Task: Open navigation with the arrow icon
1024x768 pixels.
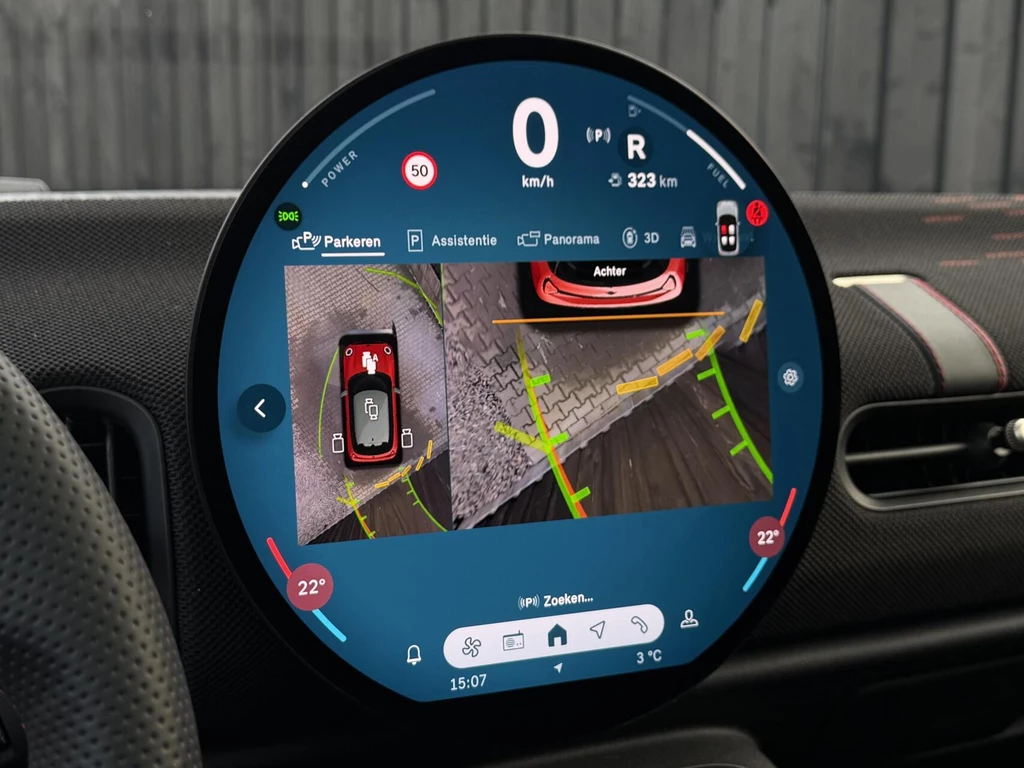Action: click(x=597, y=629)
